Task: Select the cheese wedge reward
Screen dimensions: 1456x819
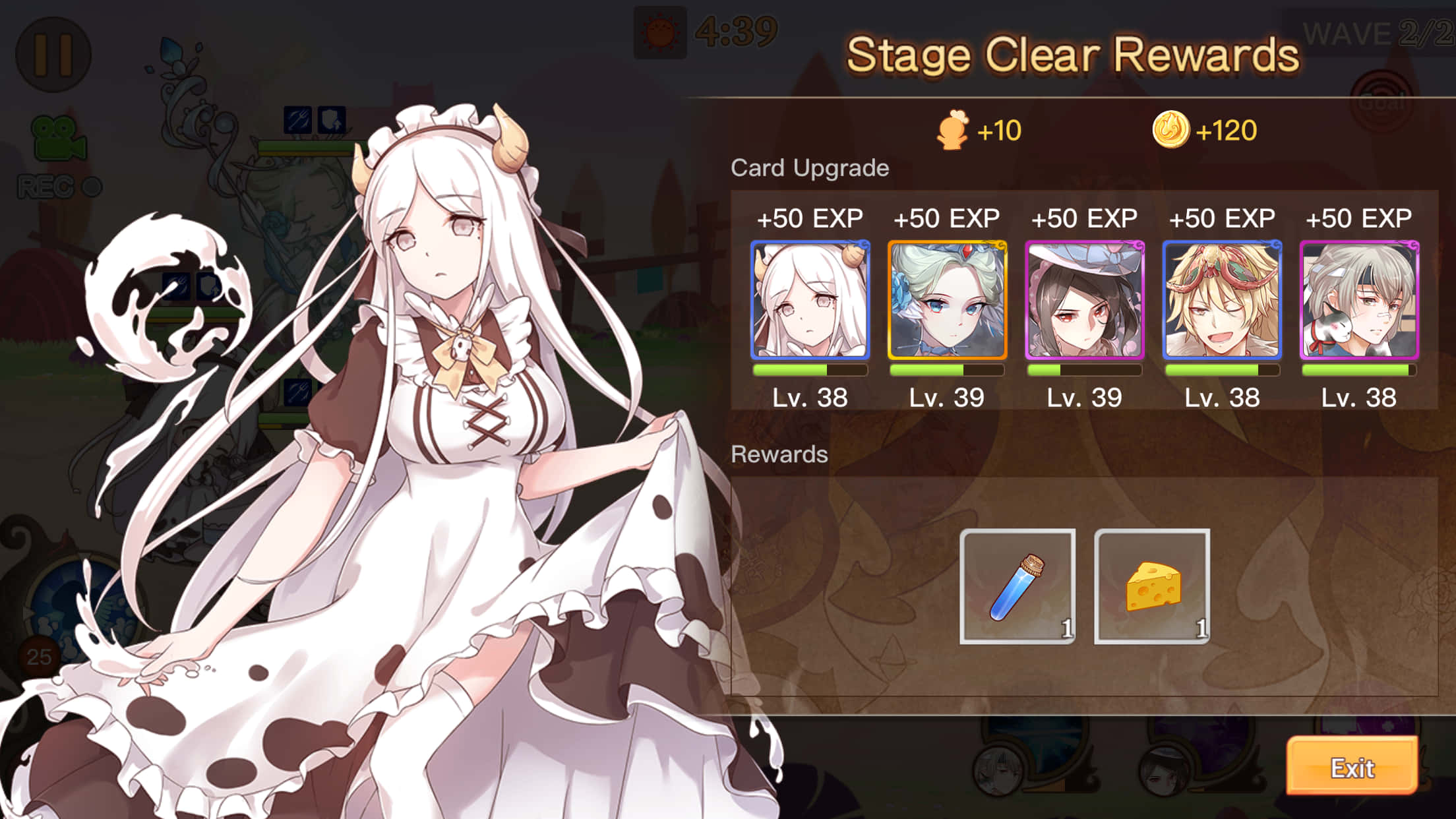Action: coord(1152,586)
